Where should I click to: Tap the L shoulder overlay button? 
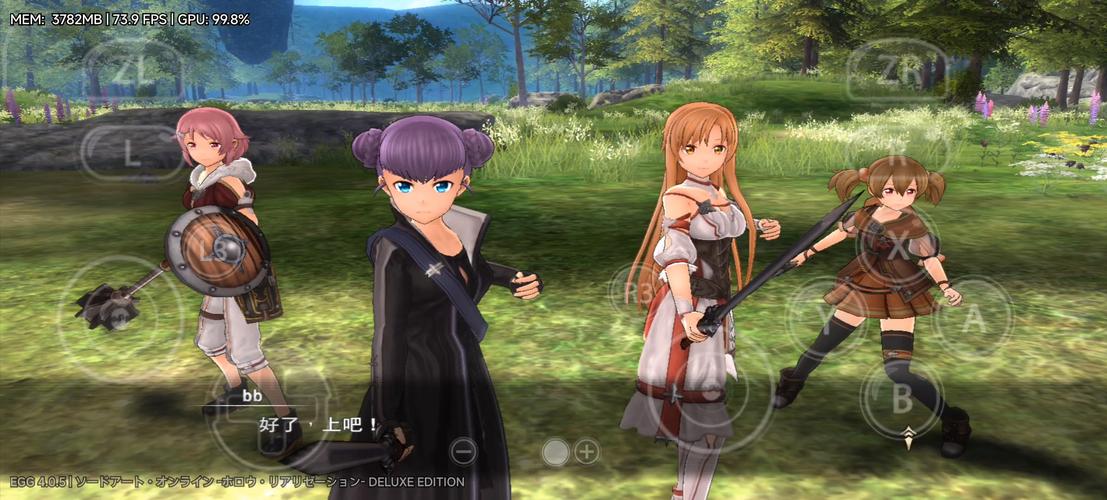click(x=133, y=152)
